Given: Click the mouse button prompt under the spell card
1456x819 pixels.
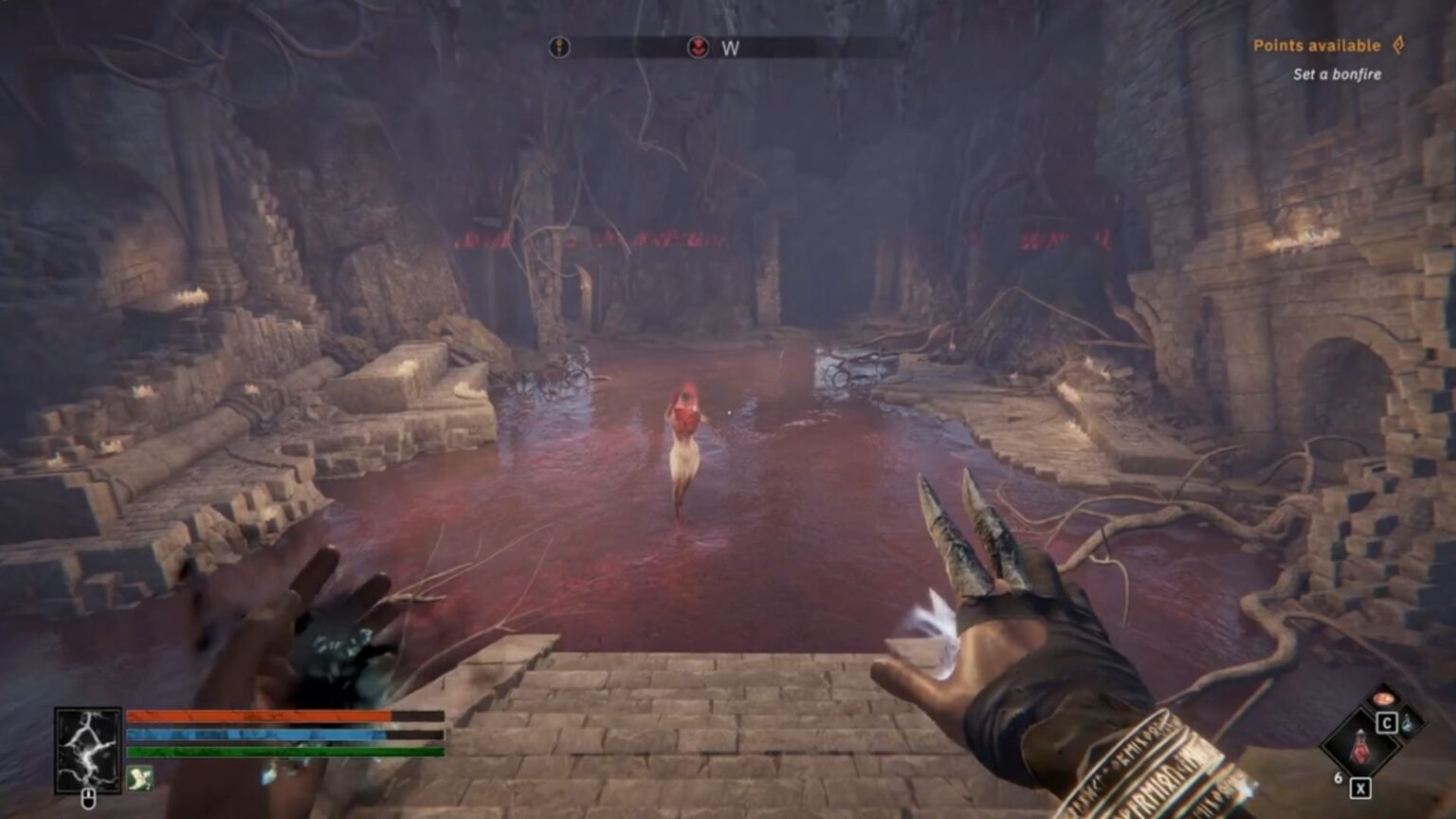Looking at the screenshot, I should pos(88,798).
